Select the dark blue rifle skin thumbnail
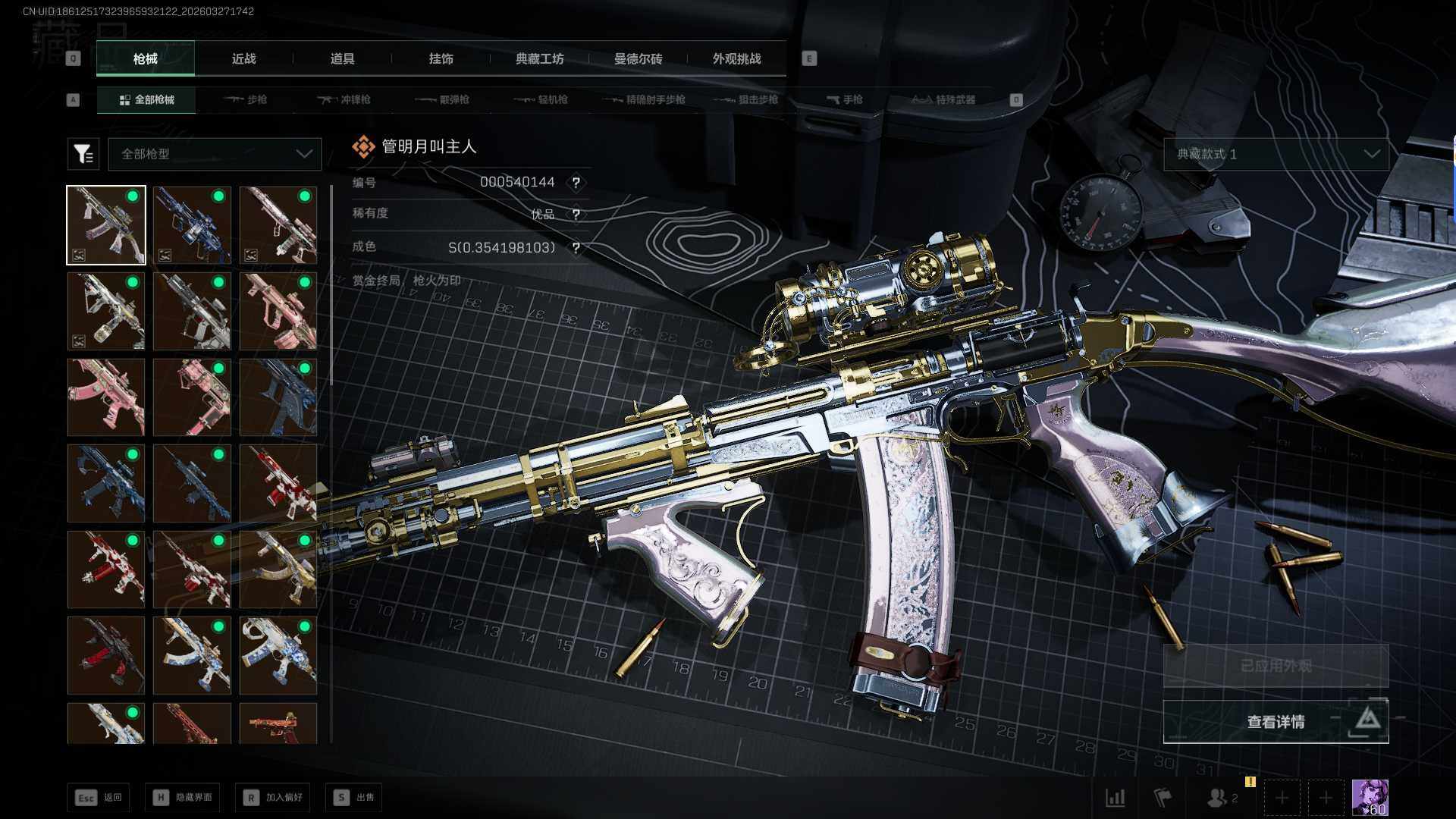This screenshot has width=1456, height=819. tap(278, 397)
